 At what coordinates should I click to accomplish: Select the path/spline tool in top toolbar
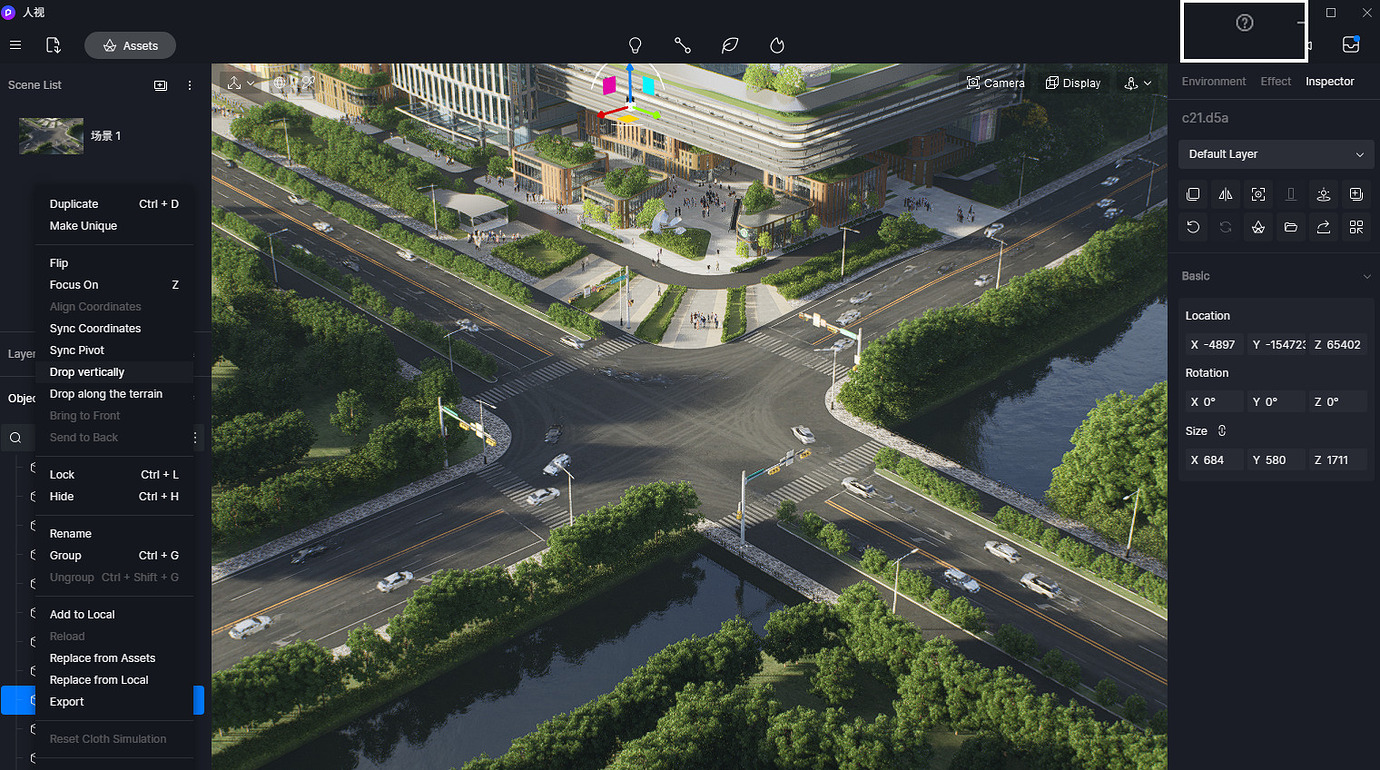(682, 45)
